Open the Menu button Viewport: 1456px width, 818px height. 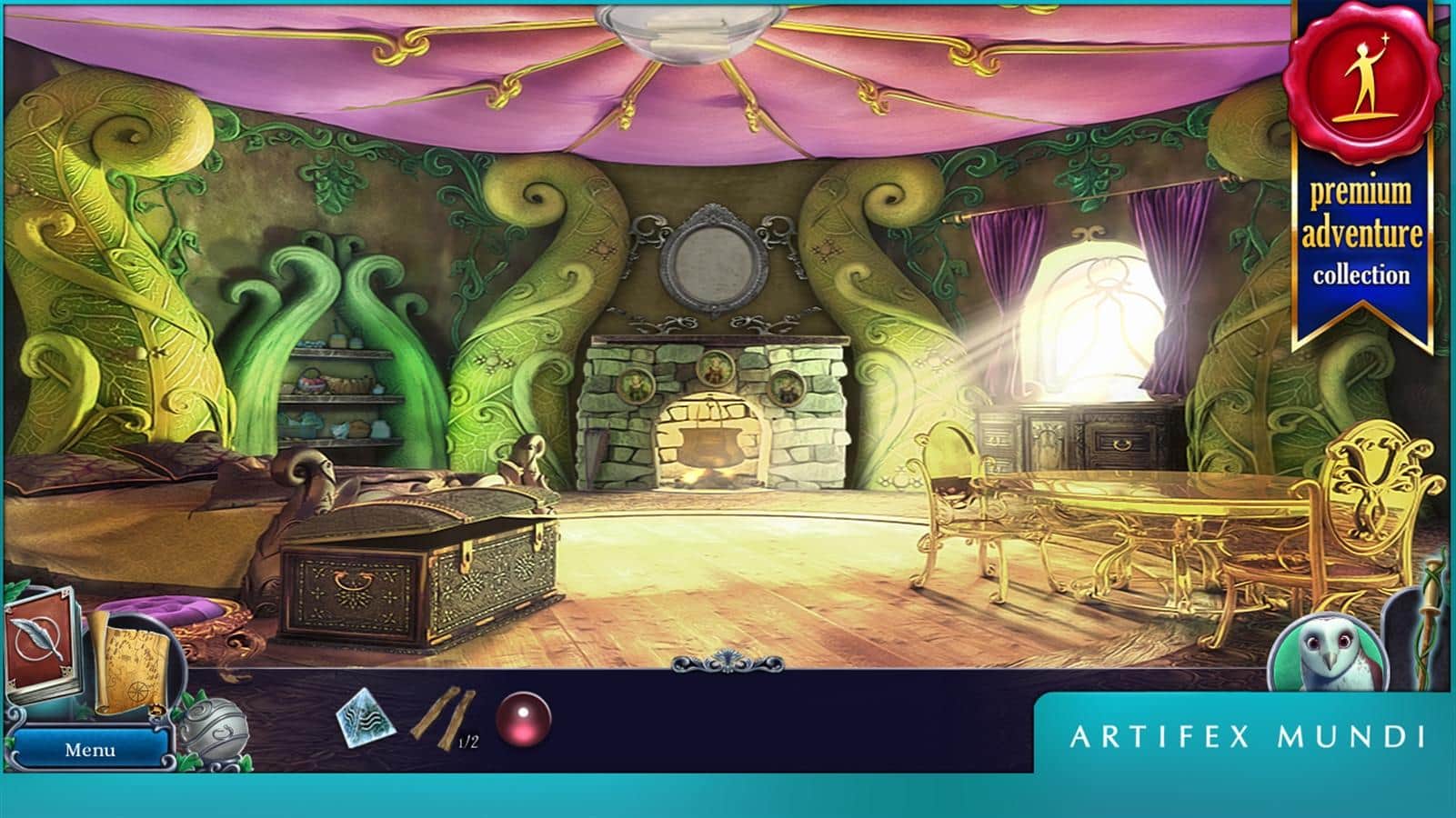point(90,750)
